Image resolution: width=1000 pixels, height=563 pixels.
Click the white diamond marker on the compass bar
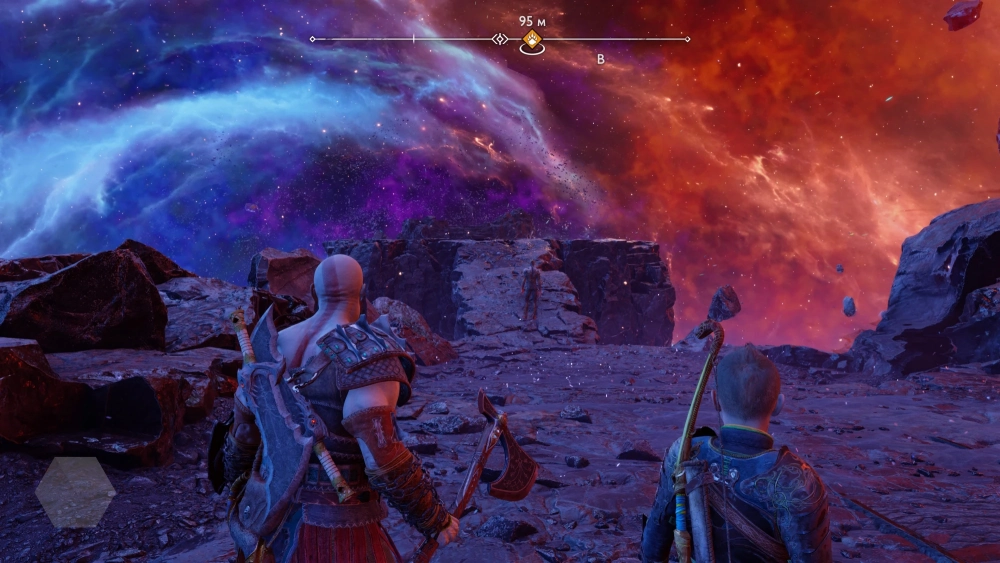point(500,39)
